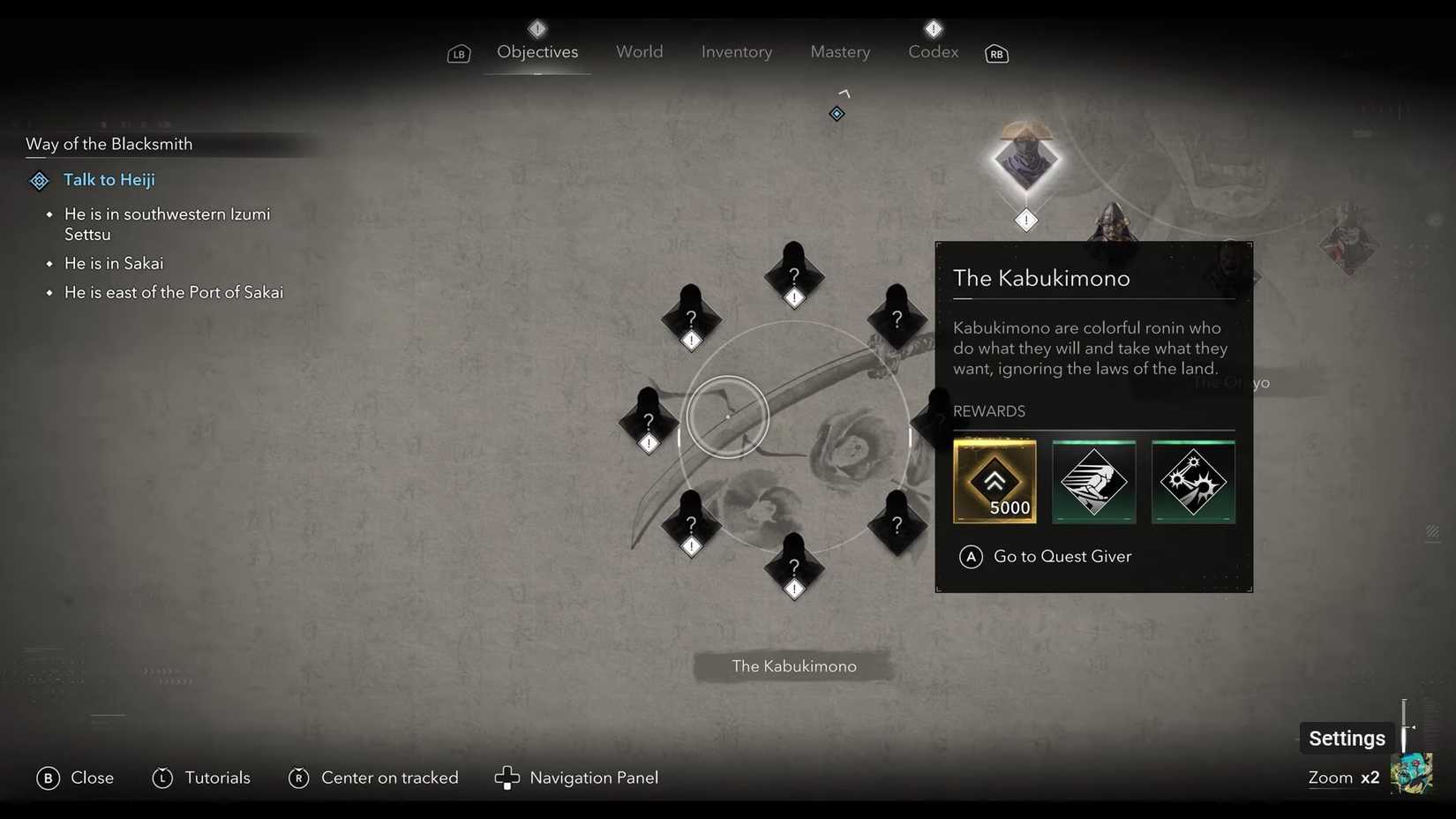The width and height of the screenshot is (1456, 819).
Task: Click the tracked objective diamond above the map
Action: [x=836, y=113]
